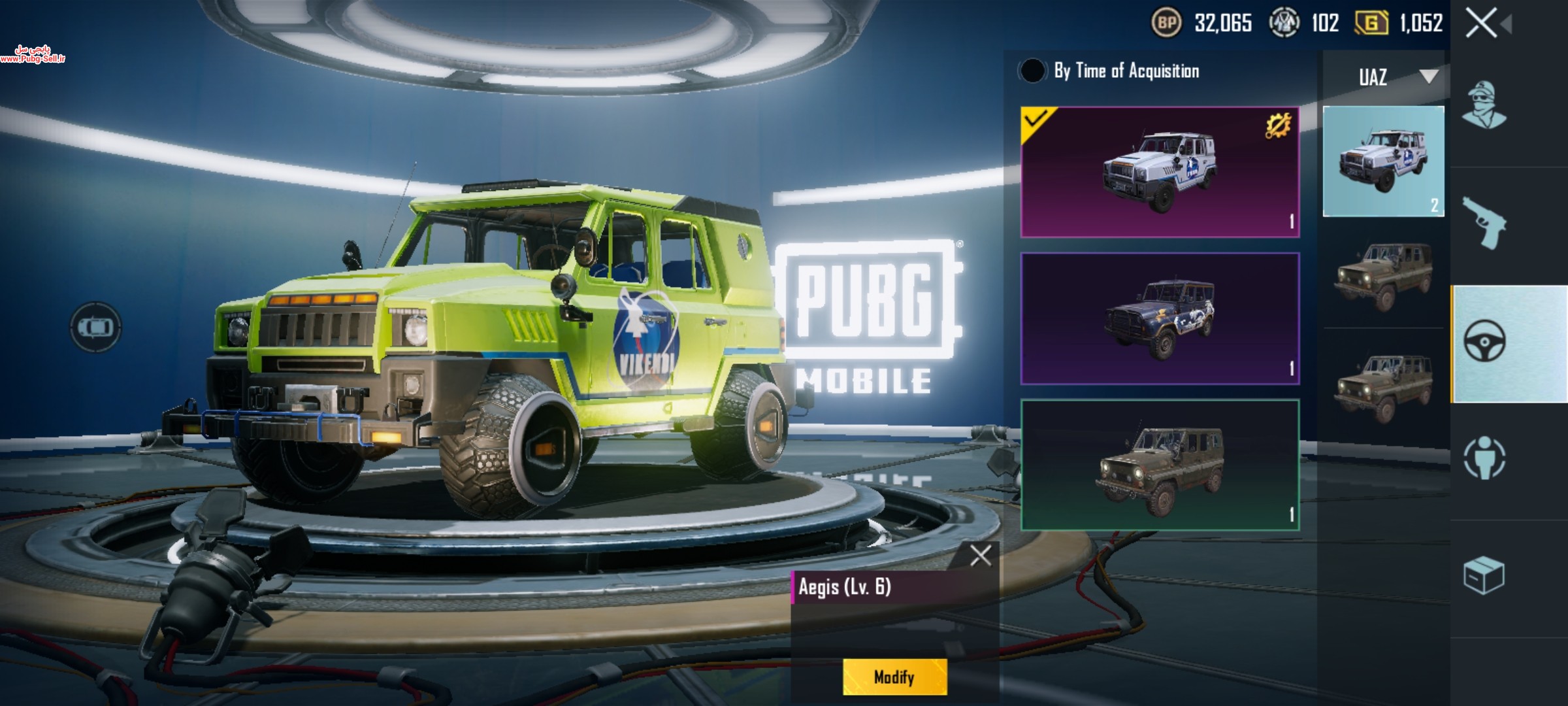This screenshot has width=1568, height=706.
Task: Open the crate box category
Action: coord(1483,575)
